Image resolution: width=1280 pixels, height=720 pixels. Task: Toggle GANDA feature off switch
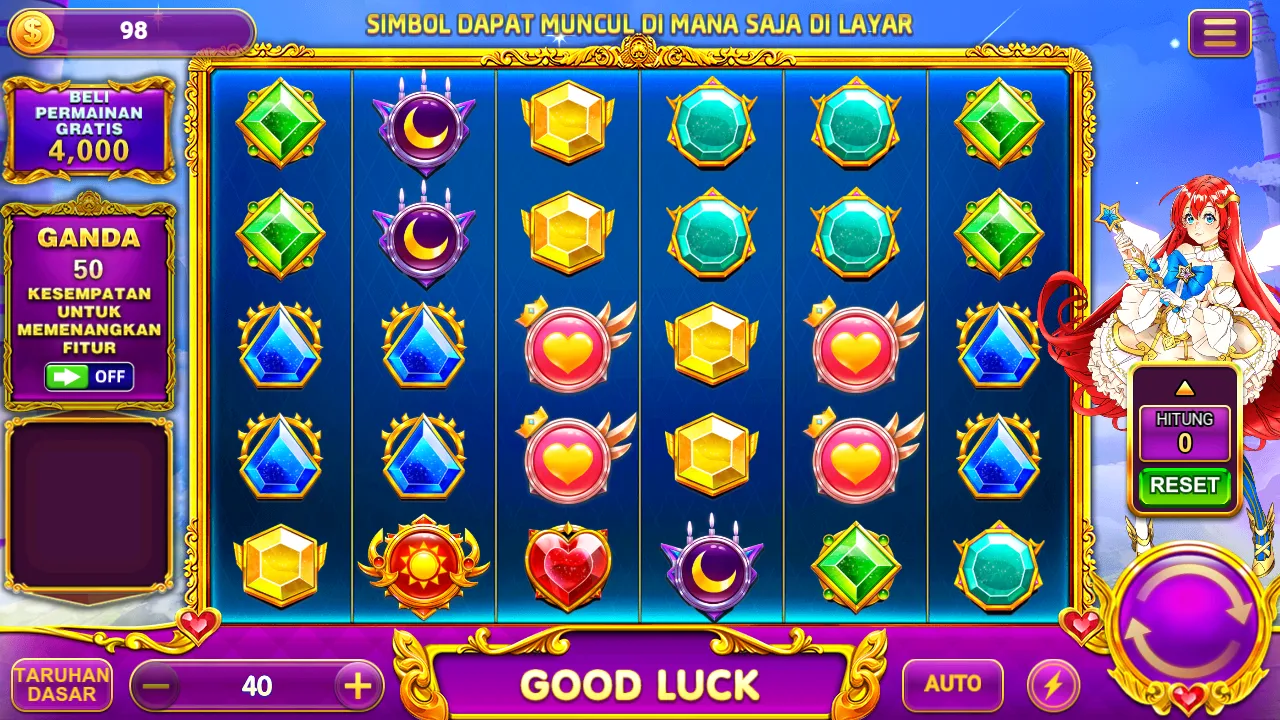click(x=90, y=377)
